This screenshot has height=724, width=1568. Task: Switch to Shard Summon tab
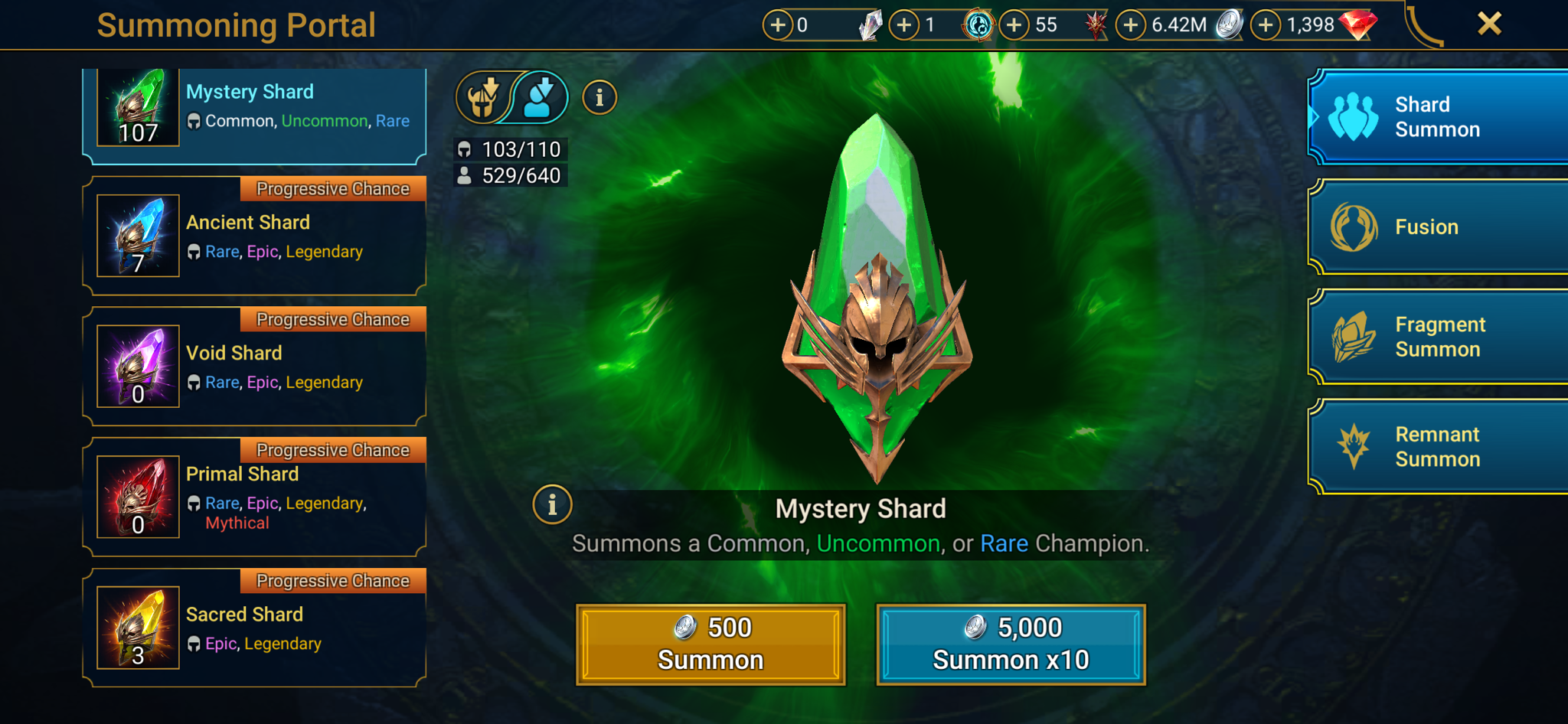click(x=1438, y=117)
